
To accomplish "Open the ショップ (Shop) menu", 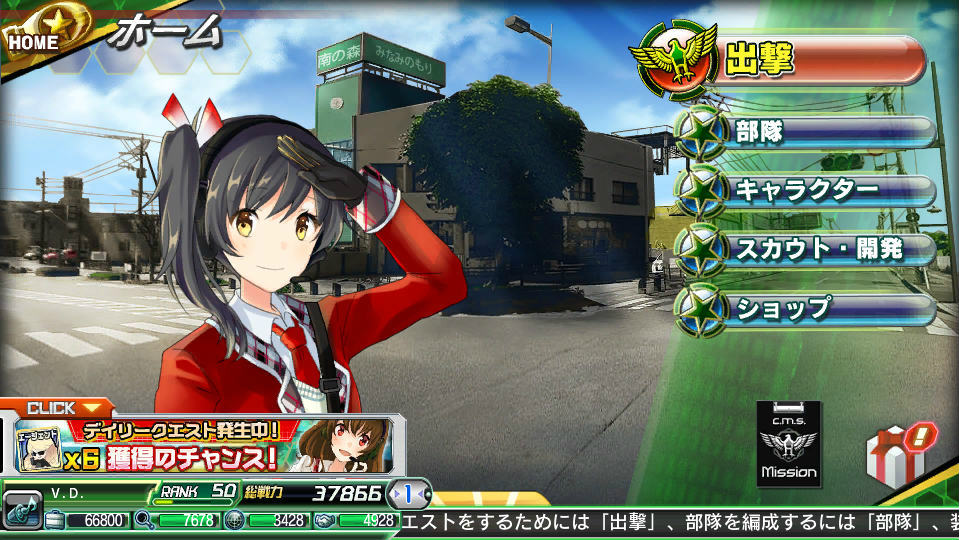I will point(805,307).
